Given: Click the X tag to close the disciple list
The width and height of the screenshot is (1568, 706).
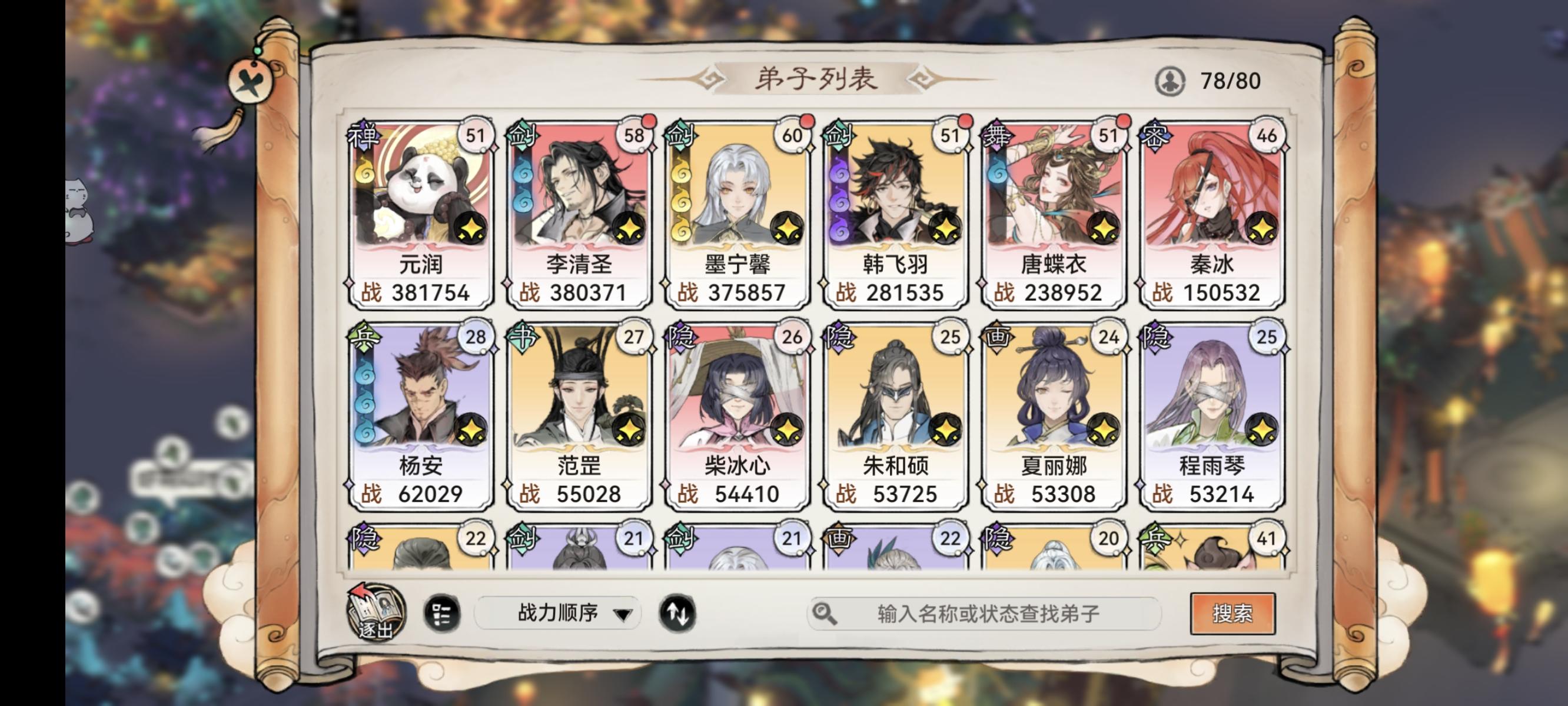Looking at the screenshot, I should (x=251, y=80).
